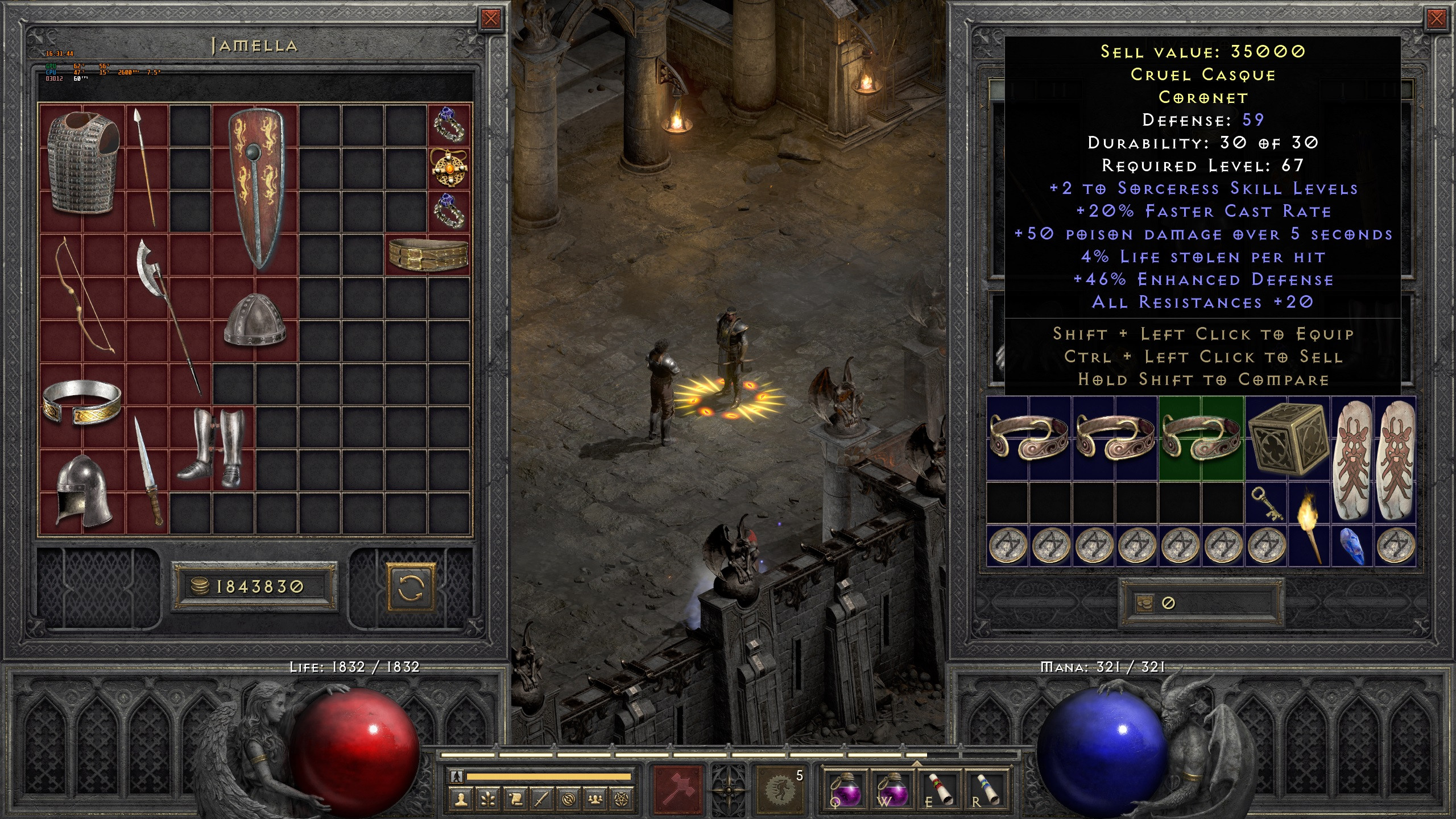Close Jamella's shop window
Screen dimensions: 1456x819
pos(490,19)
